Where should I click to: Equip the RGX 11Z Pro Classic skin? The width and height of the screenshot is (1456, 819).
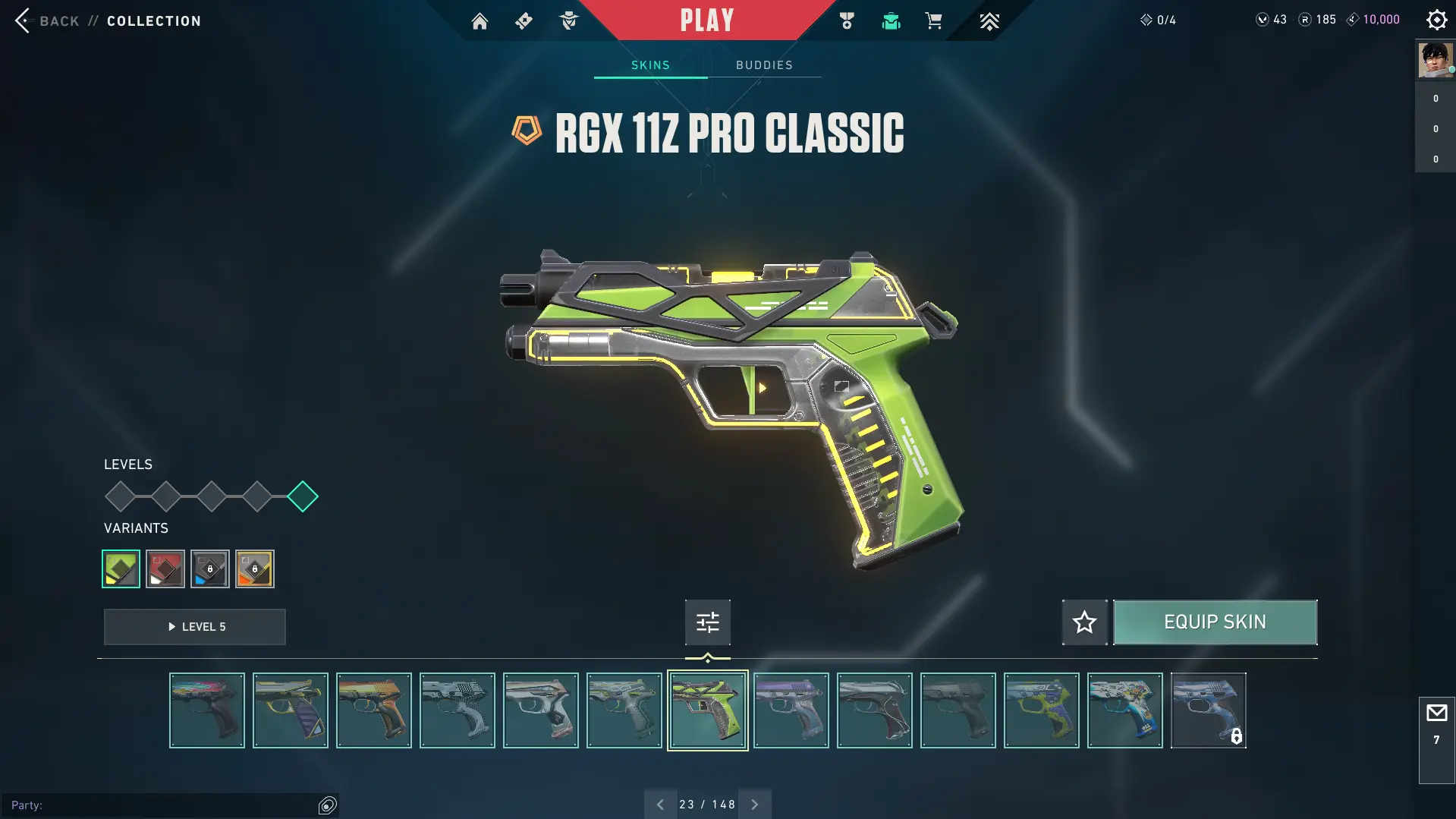pyautogui.click(x=1215, y=622)
